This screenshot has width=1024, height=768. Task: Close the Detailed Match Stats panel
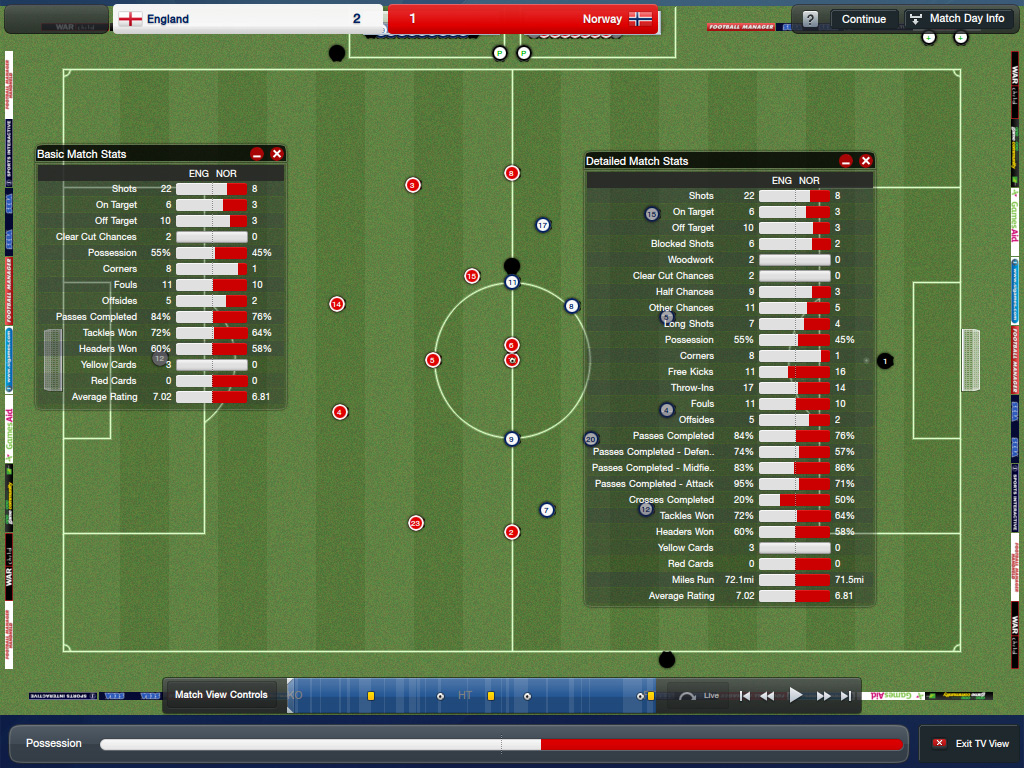(x=866, y=161)
